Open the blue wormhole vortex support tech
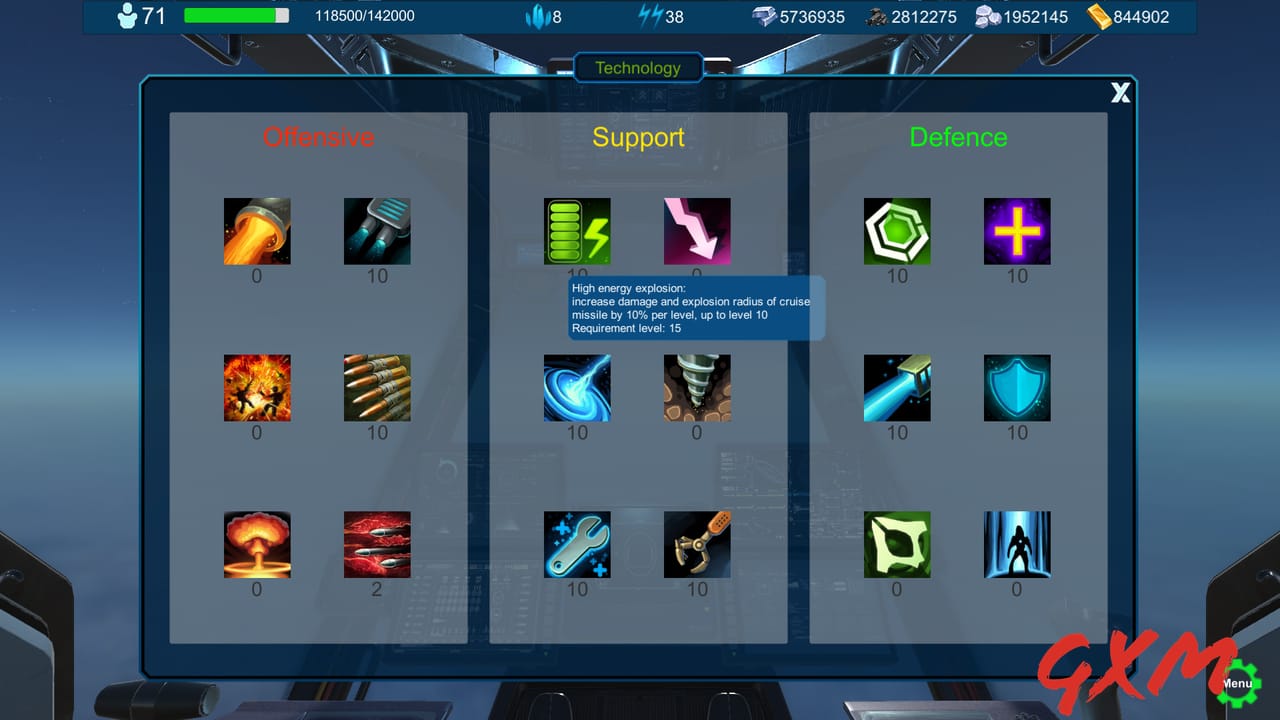The height and width of the screenshot is (720, 1280). coord(577,387)
